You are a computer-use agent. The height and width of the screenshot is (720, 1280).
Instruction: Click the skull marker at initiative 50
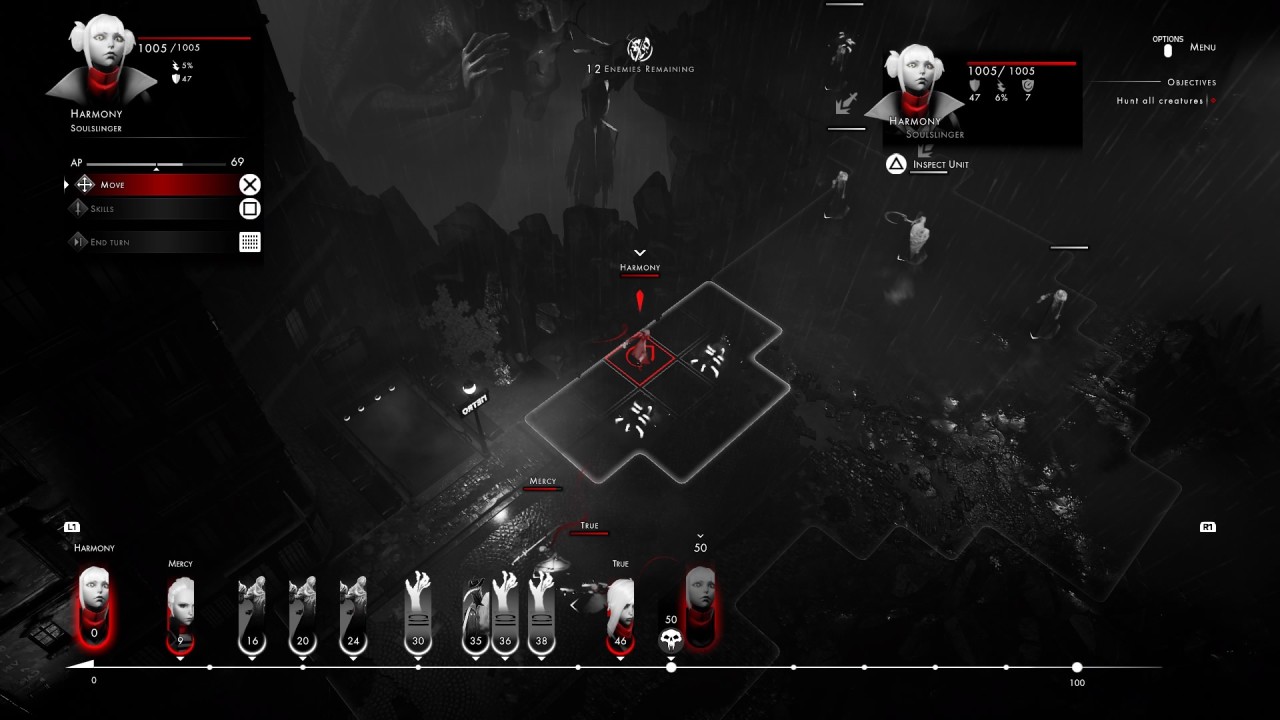(671, 638)
